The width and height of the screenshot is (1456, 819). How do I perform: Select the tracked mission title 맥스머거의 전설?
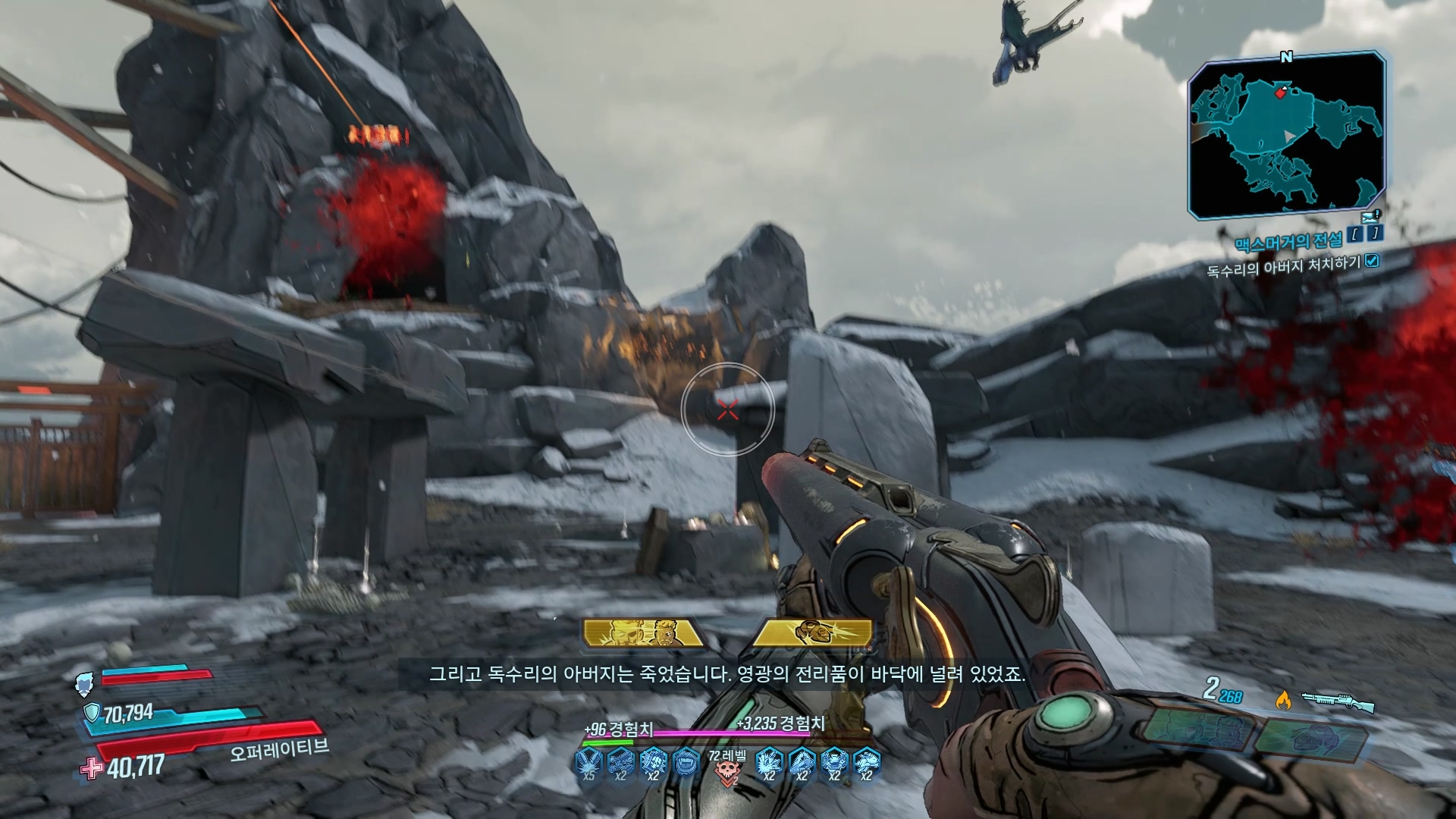pyautogui.click(x=1288, y=242)
